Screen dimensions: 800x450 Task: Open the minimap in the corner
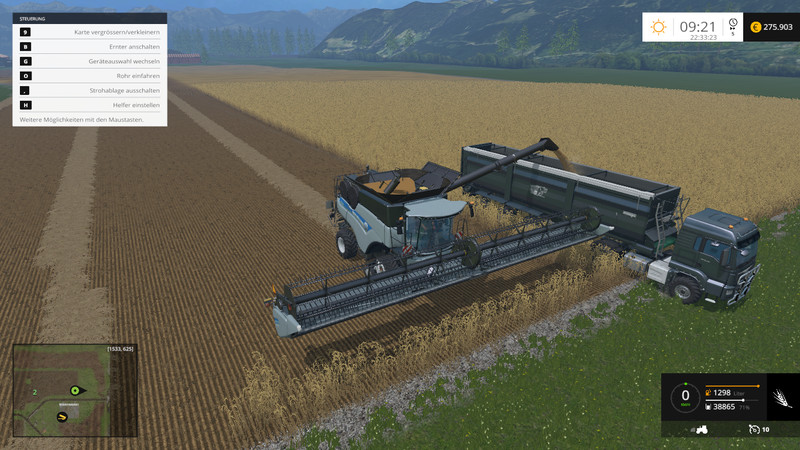(x=74, y=390)
